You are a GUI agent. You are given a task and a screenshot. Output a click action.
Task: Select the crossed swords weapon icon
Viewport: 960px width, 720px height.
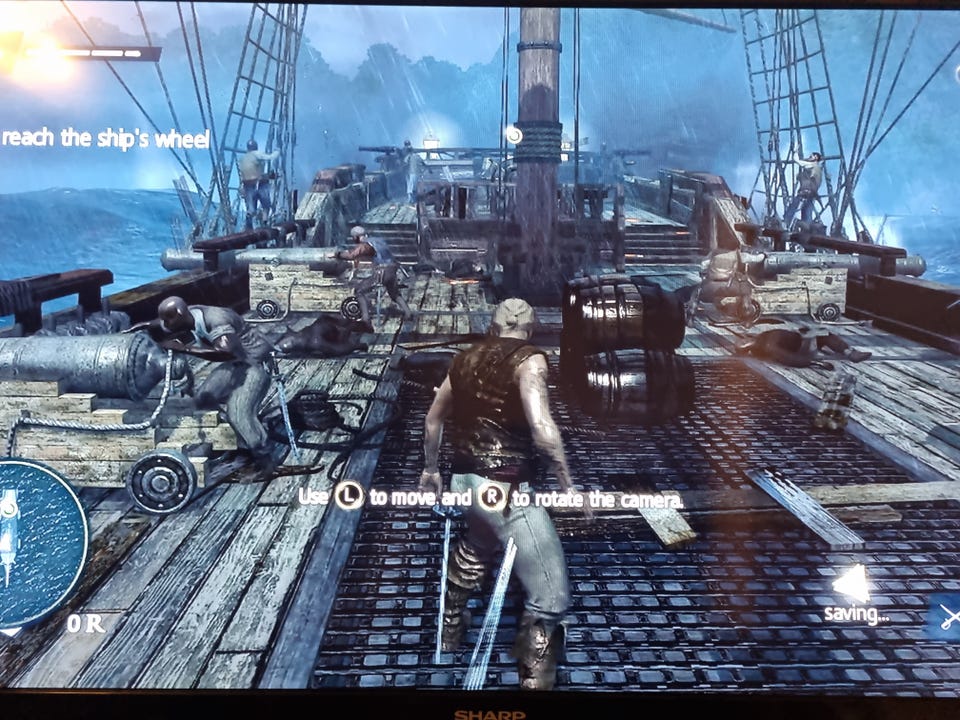coord(949,616)
